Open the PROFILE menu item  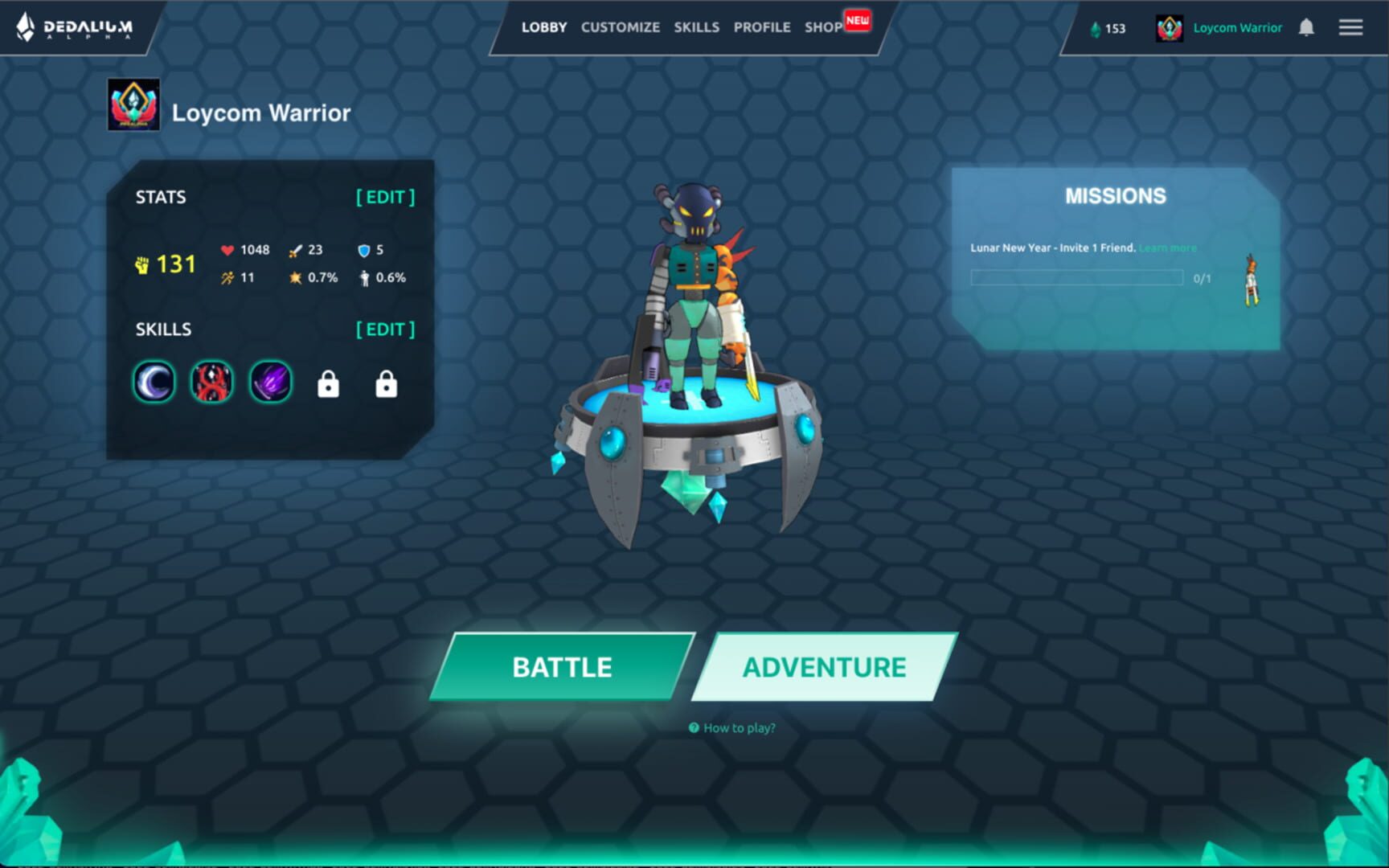point(761,27)
